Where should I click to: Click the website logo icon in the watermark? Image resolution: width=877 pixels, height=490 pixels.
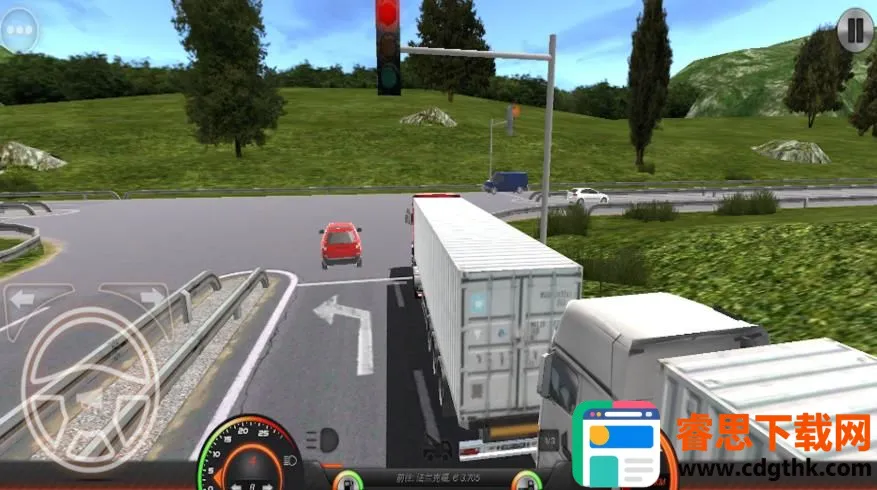(x=622, y=445)
